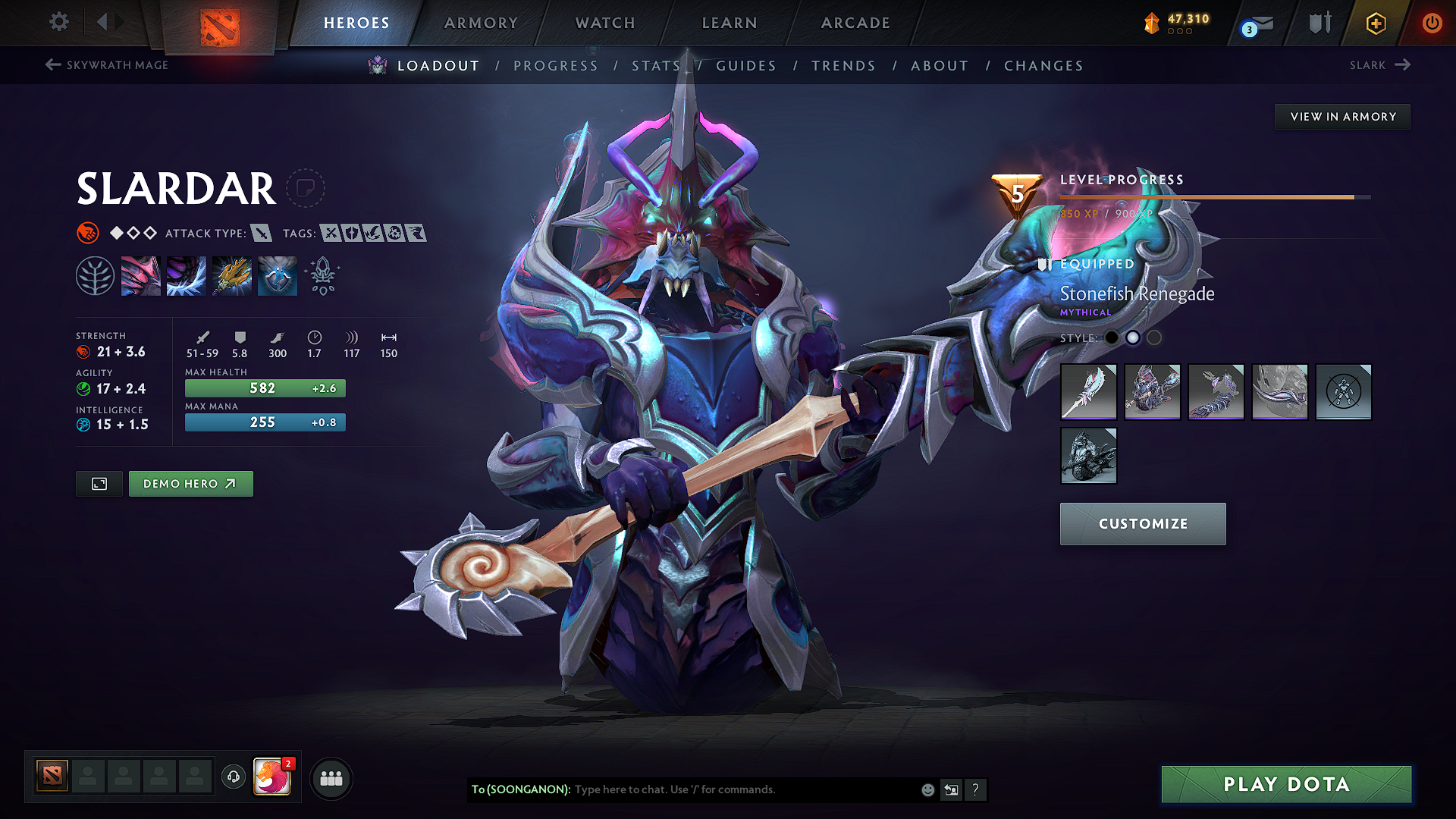The image size is (1456, 819).
Task: Click the Aghanim's Scepter upgrade icon
Action: pos(322,275)
